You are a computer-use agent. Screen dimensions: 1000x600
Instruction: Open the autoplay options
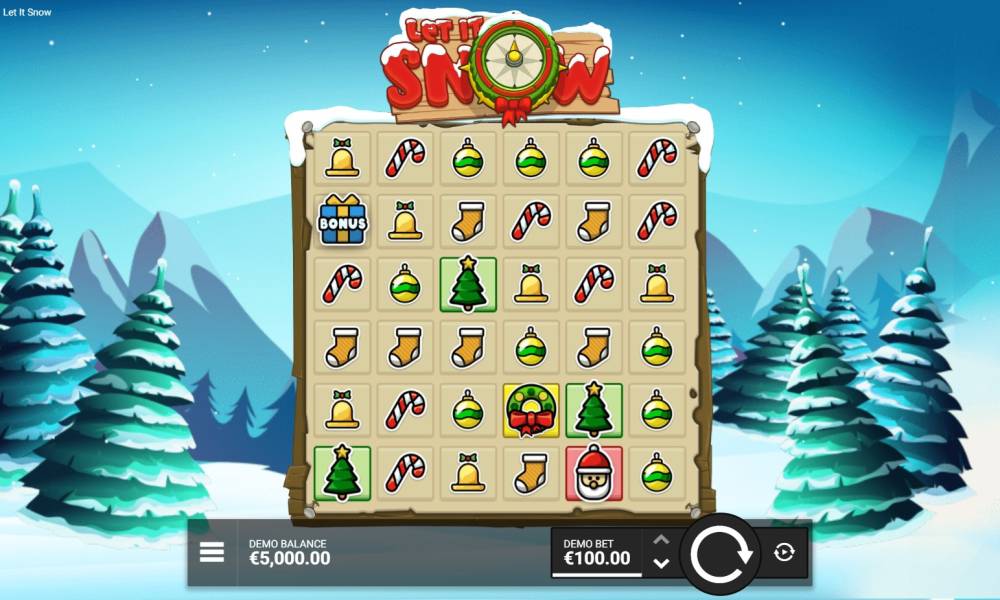tap(785, 552)
